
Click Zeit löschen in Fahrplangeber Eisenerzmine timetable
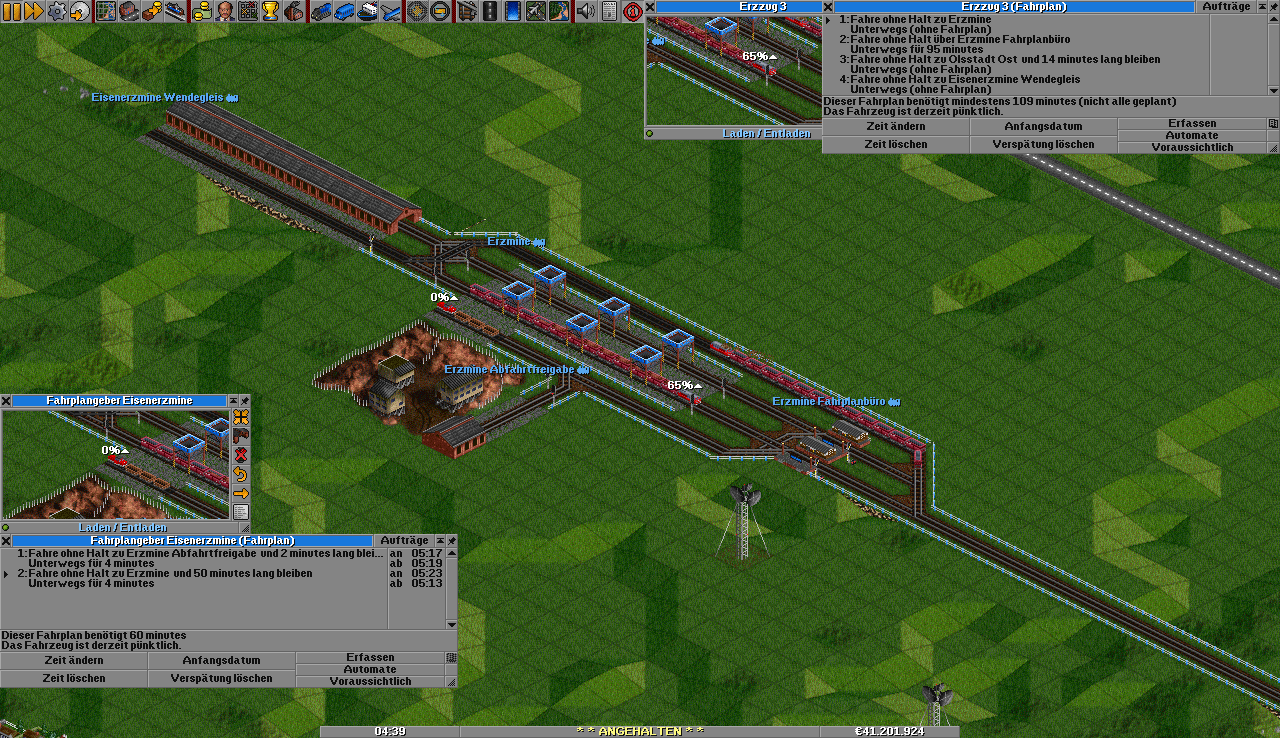[x=74, y=679]
